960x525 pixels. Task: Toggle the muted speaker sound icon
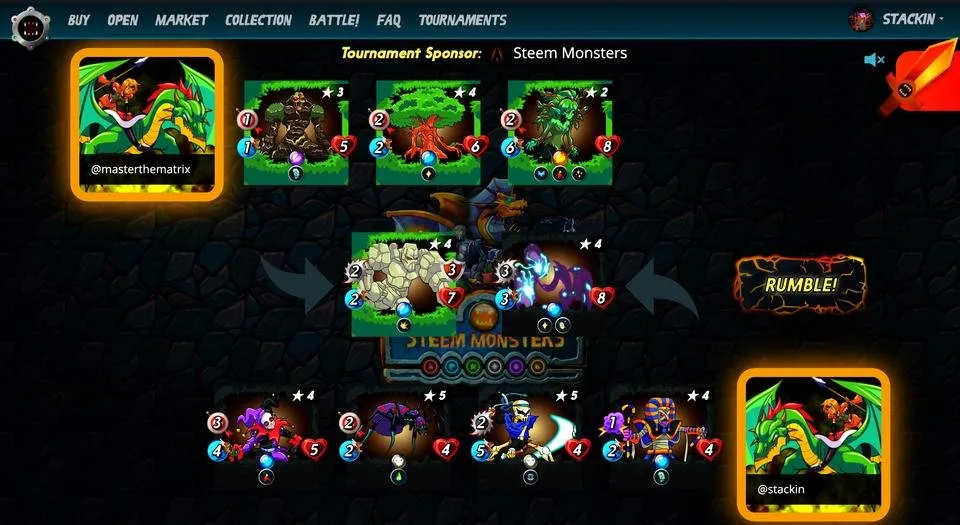(x=874, y=60)
